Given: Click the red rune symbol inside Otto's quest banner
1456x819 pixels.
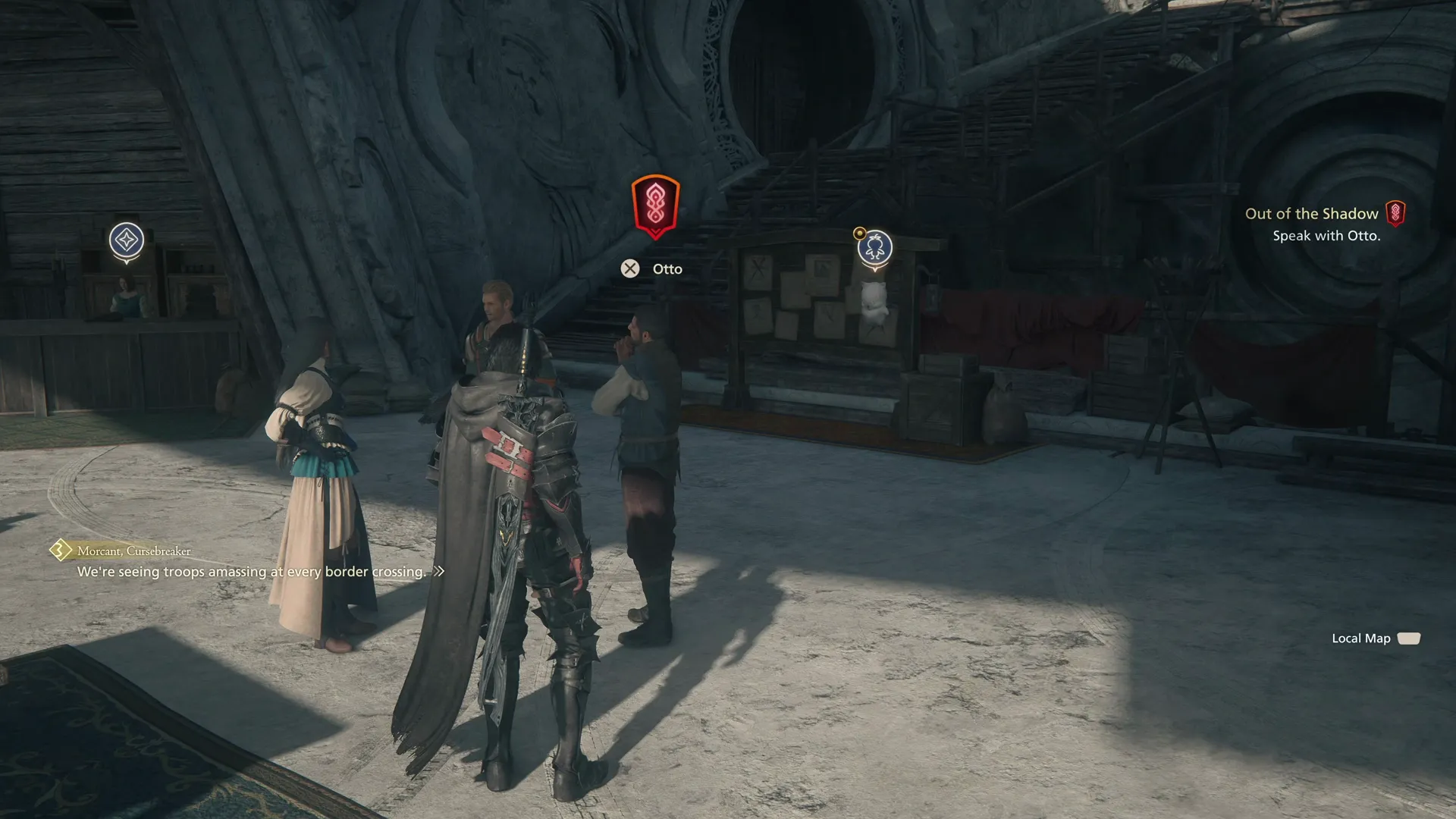Looking at the screenshot, I should tap(655, 202).
